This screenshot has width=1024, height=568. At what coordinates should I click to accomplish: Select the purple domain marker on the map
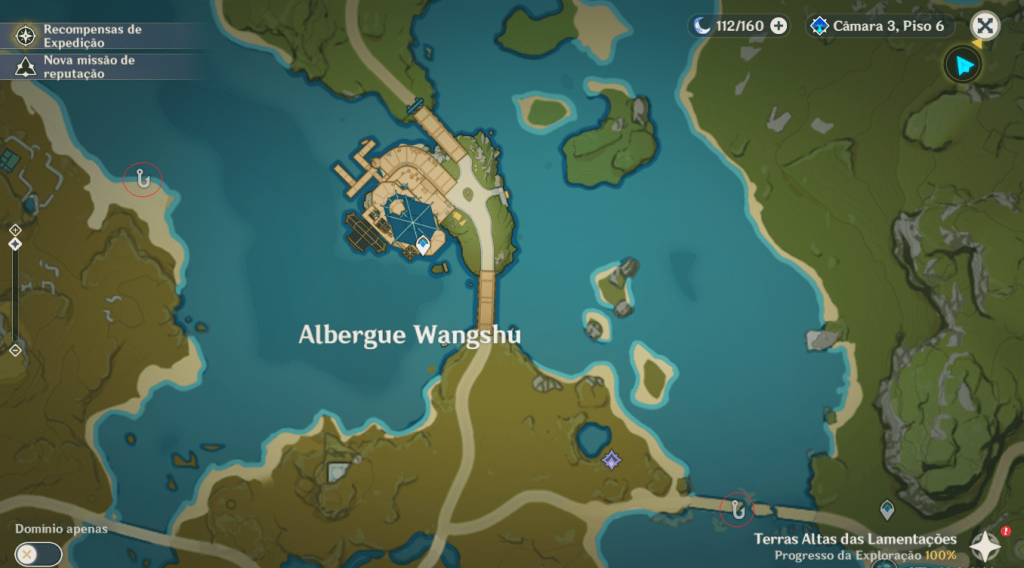click(611, 459)
